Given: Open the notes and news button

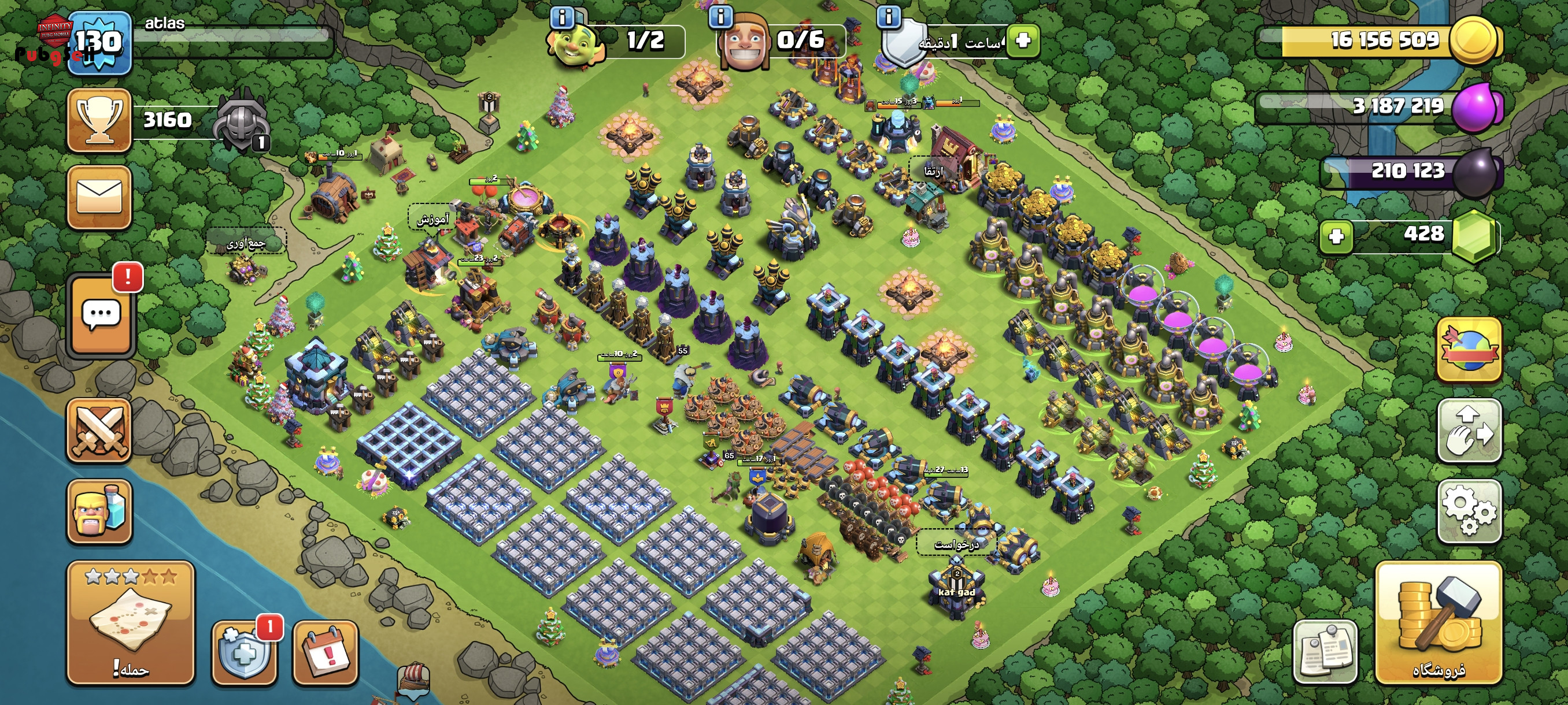Looking at the screenshot, I should (x=1325, y=652).
